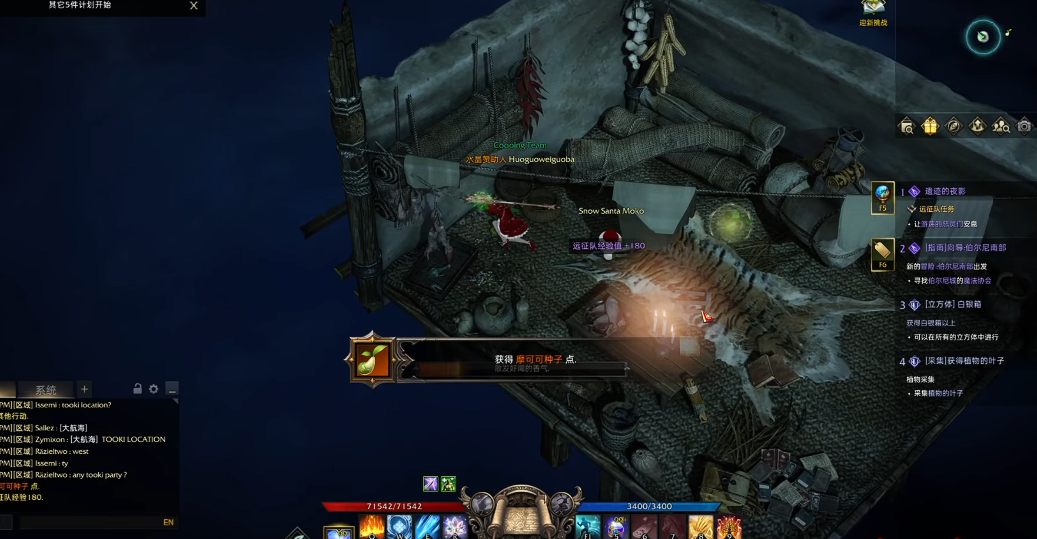Add a new chat tab
Image resolution: width=1037 pixels, height=539 pixels.
pyautogui.click(x=85, y=389)
